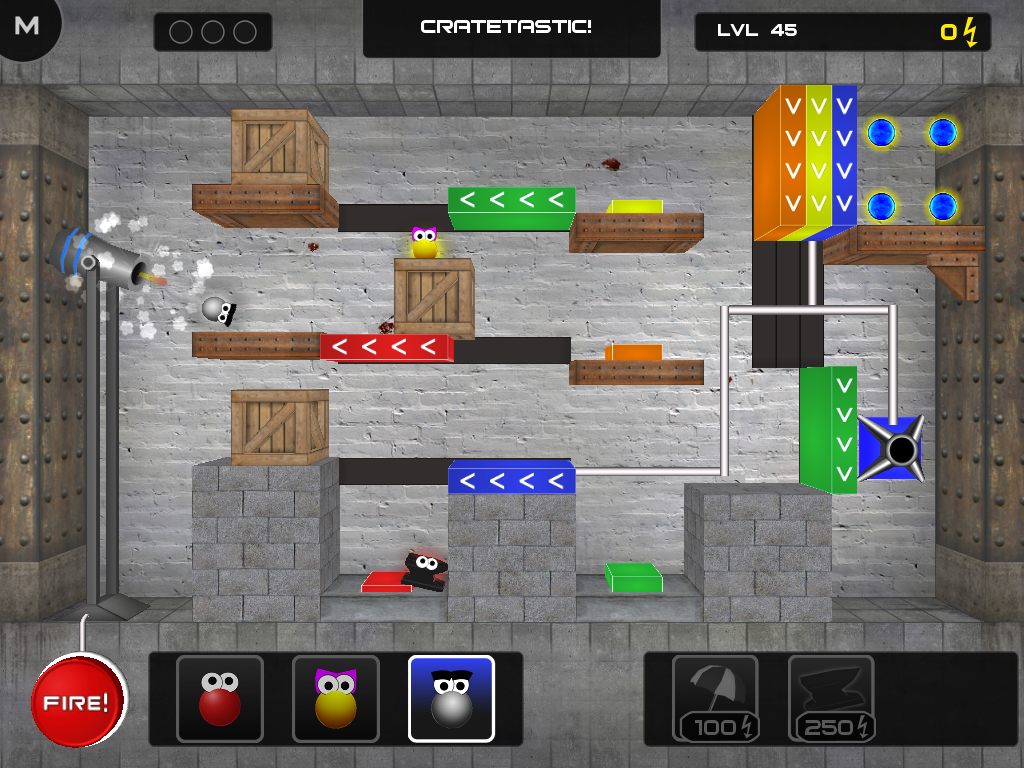Hit the red FIRE! button
The height and width of the screenshot is (768, 1024).
click(79, 701)
